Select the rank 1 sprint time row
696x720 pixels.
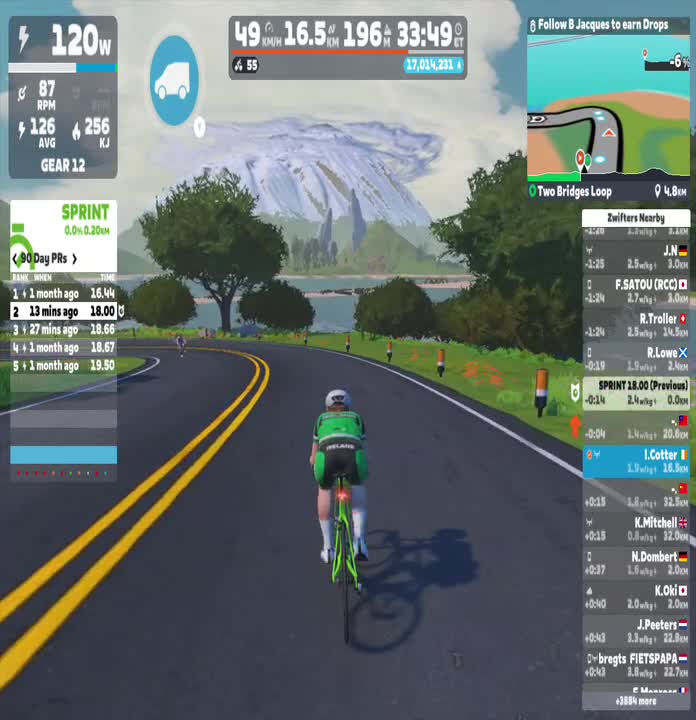click(63, 293)
